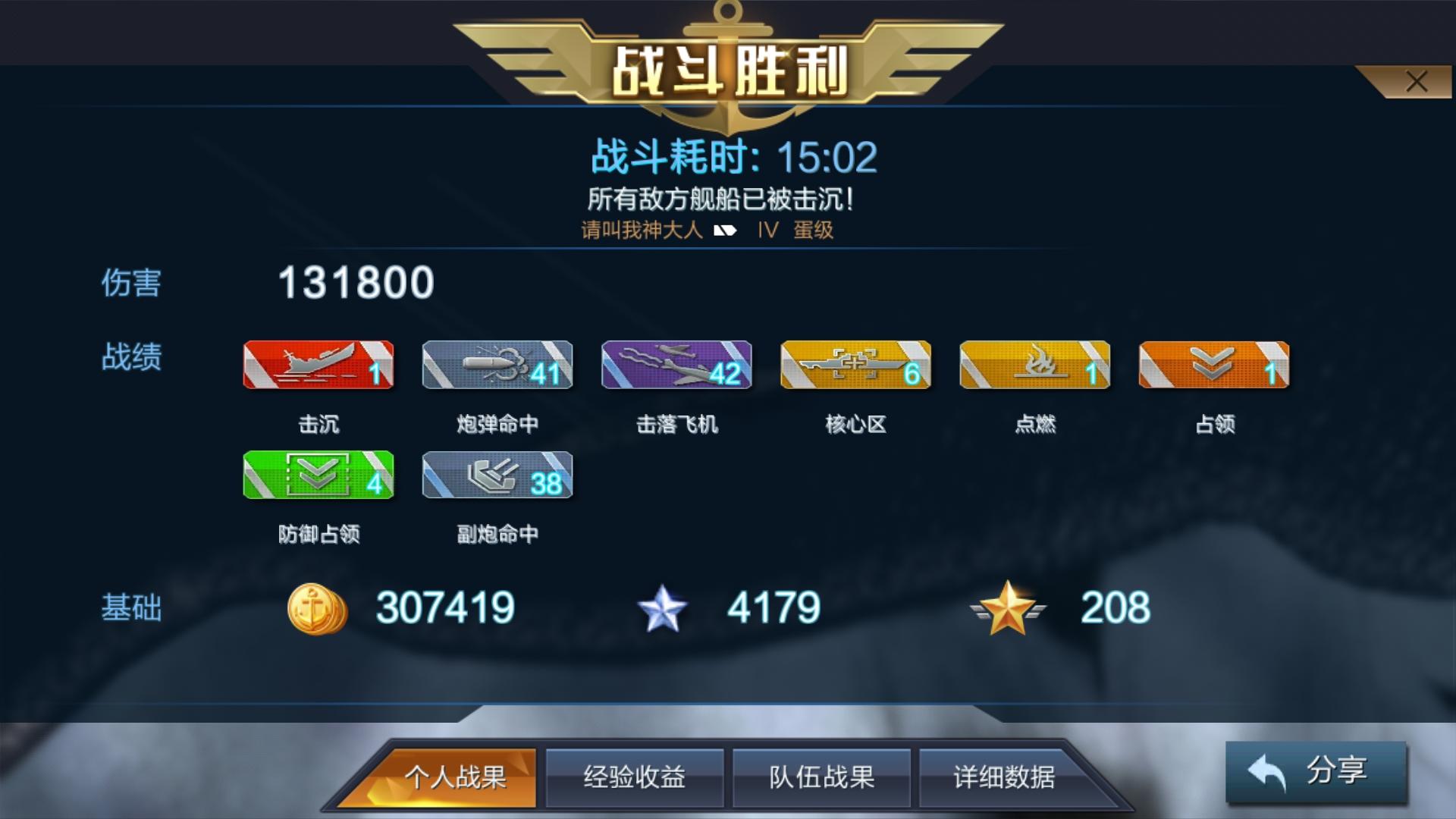Click the 防御占领 defense capture badge
The height and width of the screenshot is (819, 1456).
318,476
